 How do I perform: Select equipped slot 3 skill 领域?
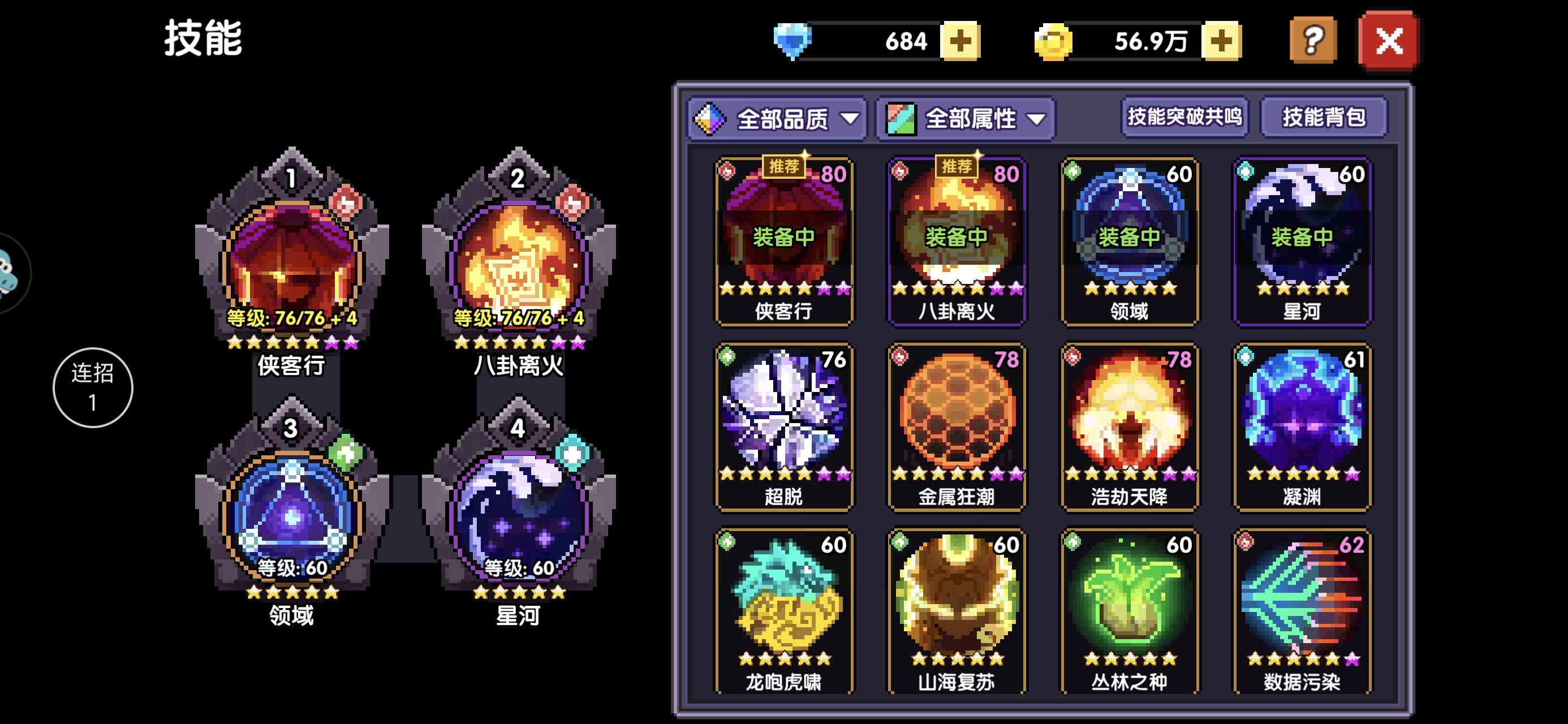[x=291, y=515]
